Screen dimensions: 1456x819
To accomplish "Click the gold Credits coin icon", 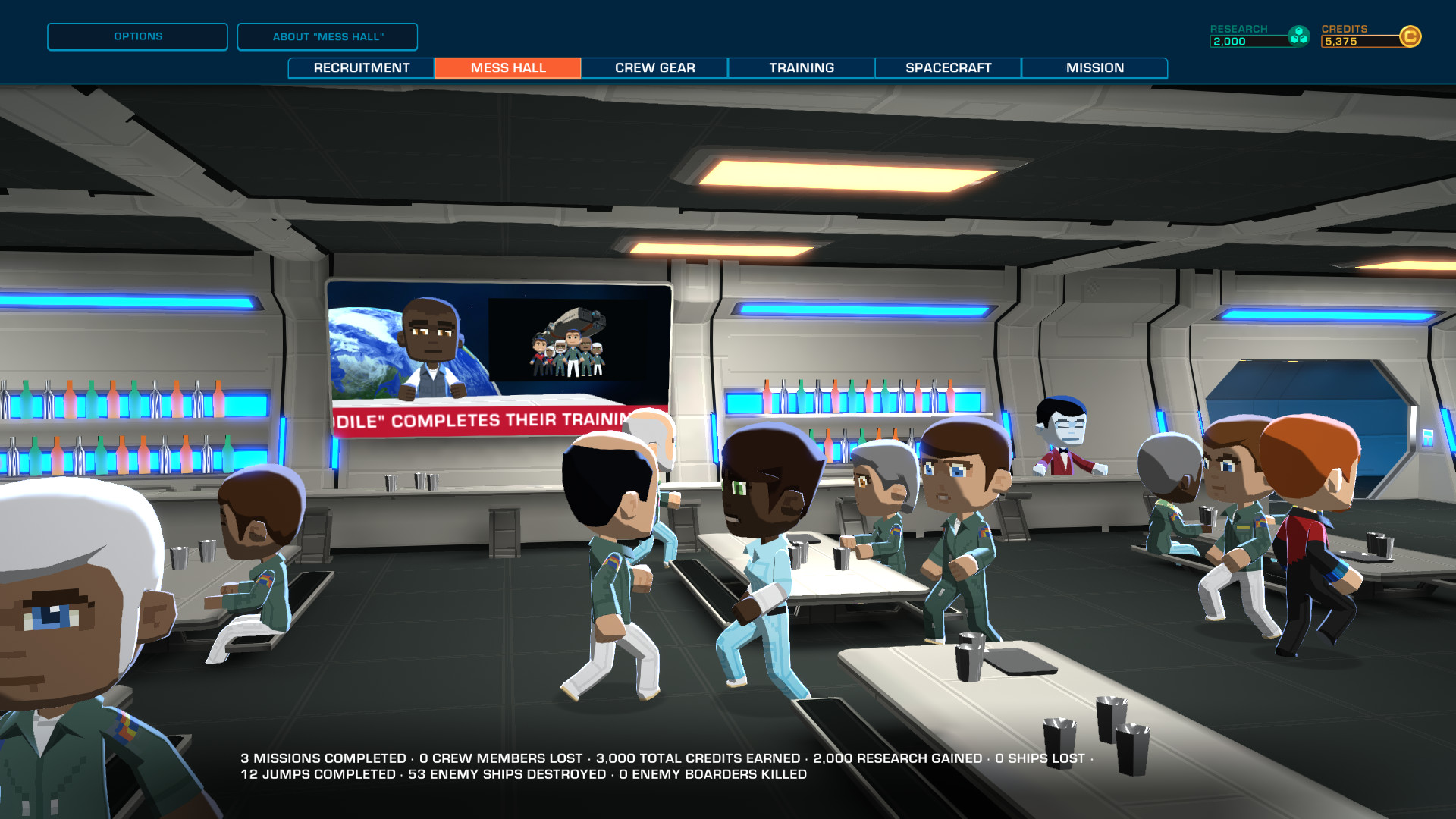I will tap(1412, 33).
